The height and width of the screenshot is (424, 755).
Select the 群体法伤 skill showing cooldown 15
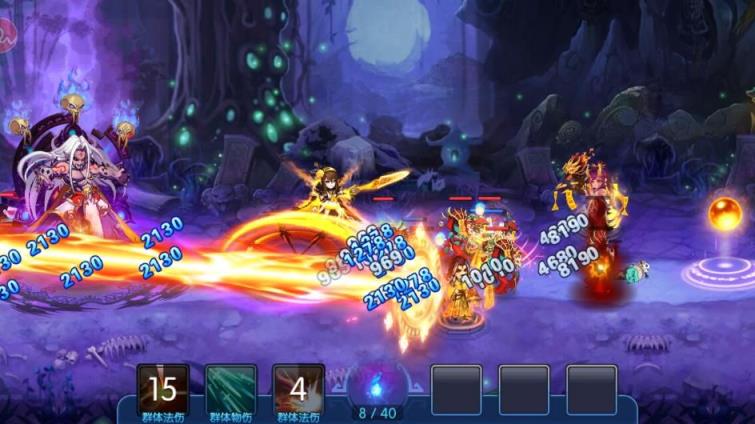tap(163, 388)
